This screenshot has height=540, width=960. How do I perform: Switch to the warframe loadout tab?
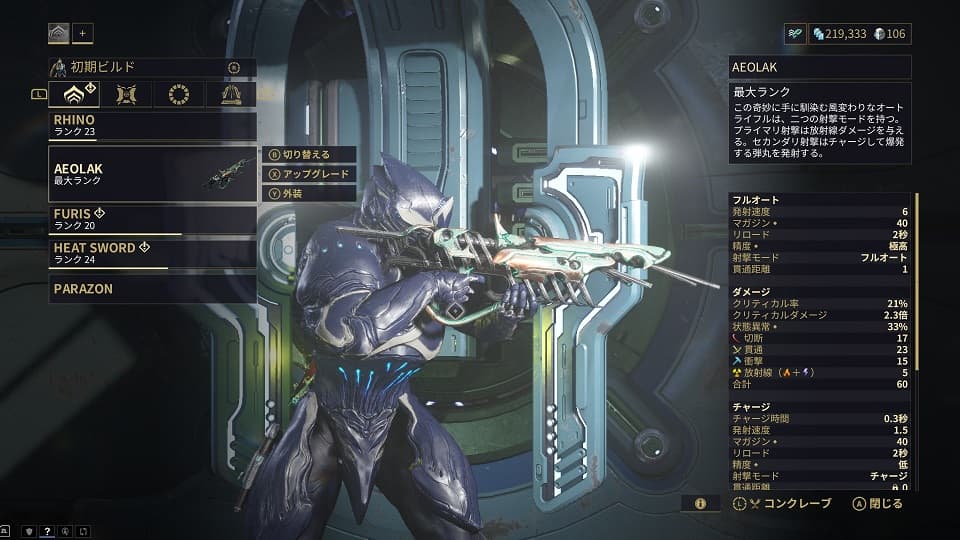(74, 95)
